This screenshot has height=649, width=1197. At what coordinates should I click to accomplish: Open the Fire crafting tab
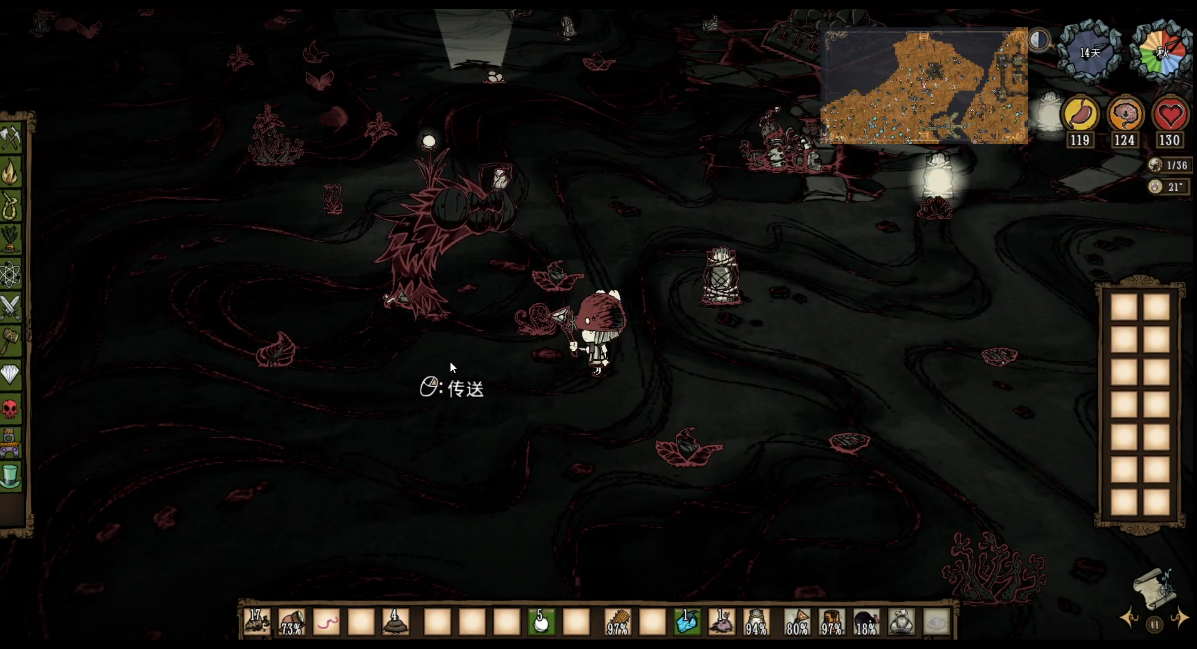(12, 171)
